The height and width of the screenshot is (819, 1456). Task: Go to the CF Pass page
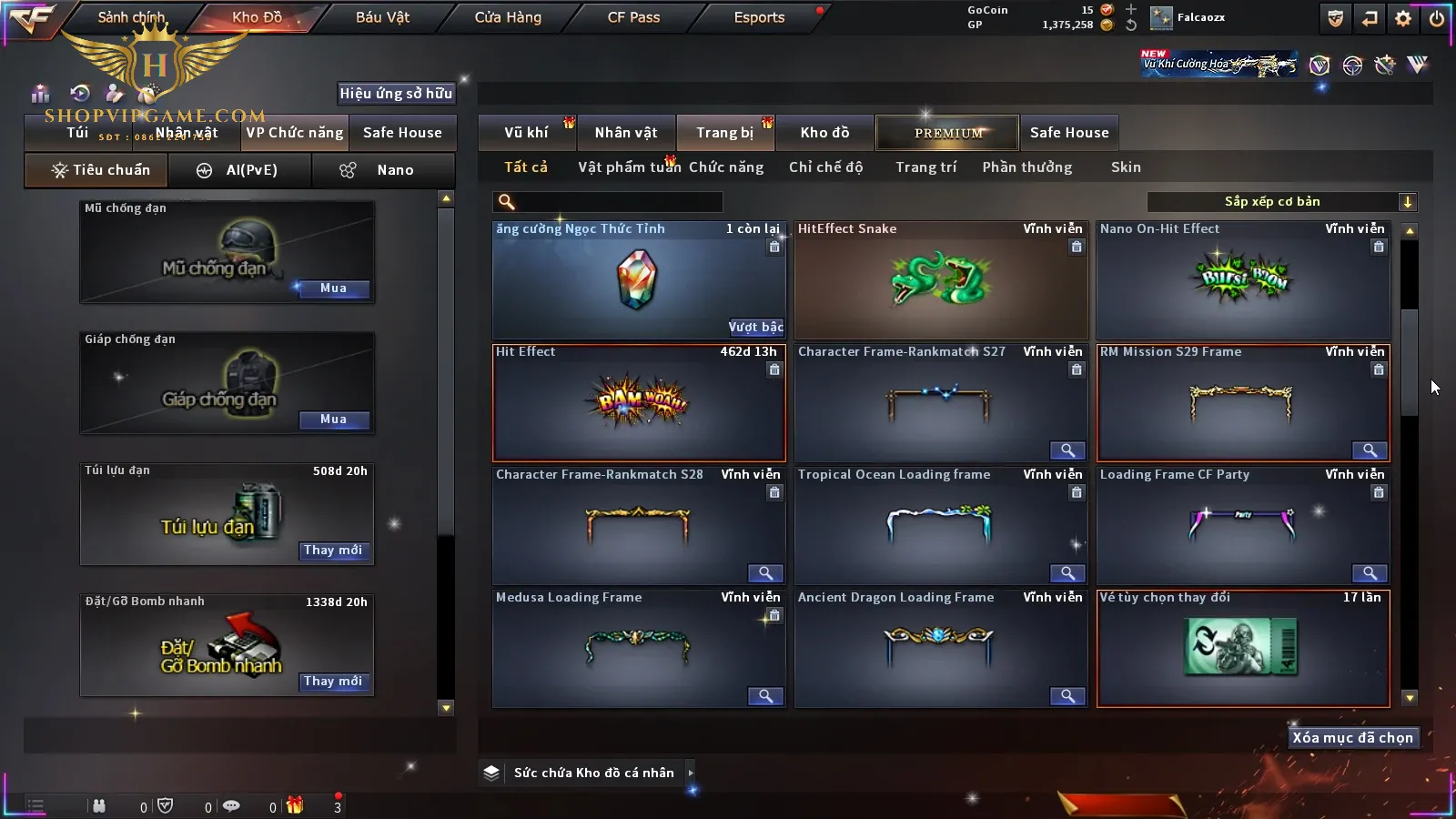tap(633, 17)
